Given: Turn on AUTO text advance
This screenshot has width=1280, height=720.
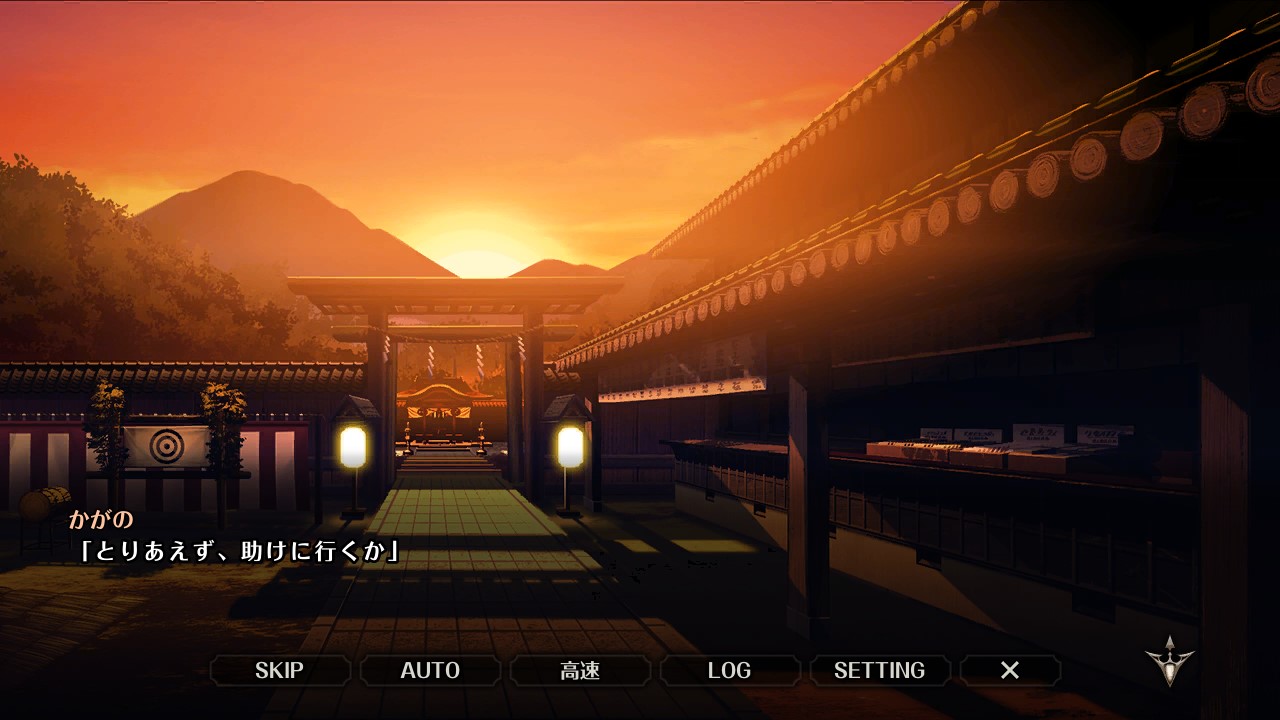Looking at the screenshot, I should [x=430, y=670].
